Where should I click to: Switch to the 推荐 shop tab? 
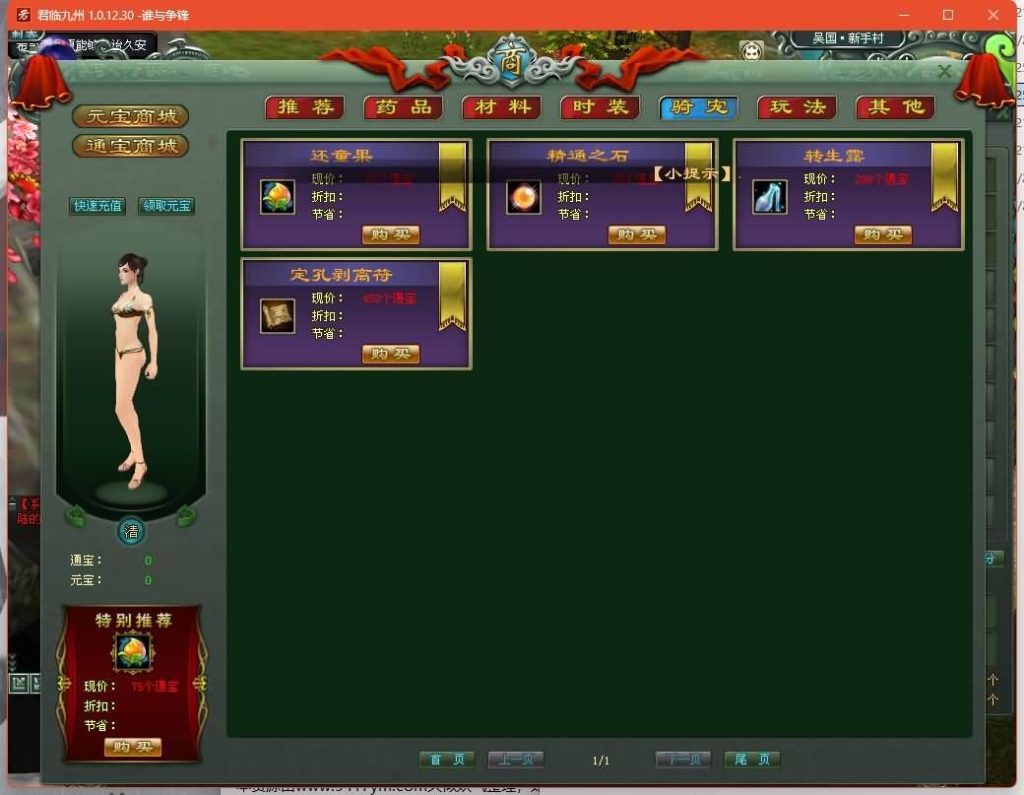coord(304,108)
